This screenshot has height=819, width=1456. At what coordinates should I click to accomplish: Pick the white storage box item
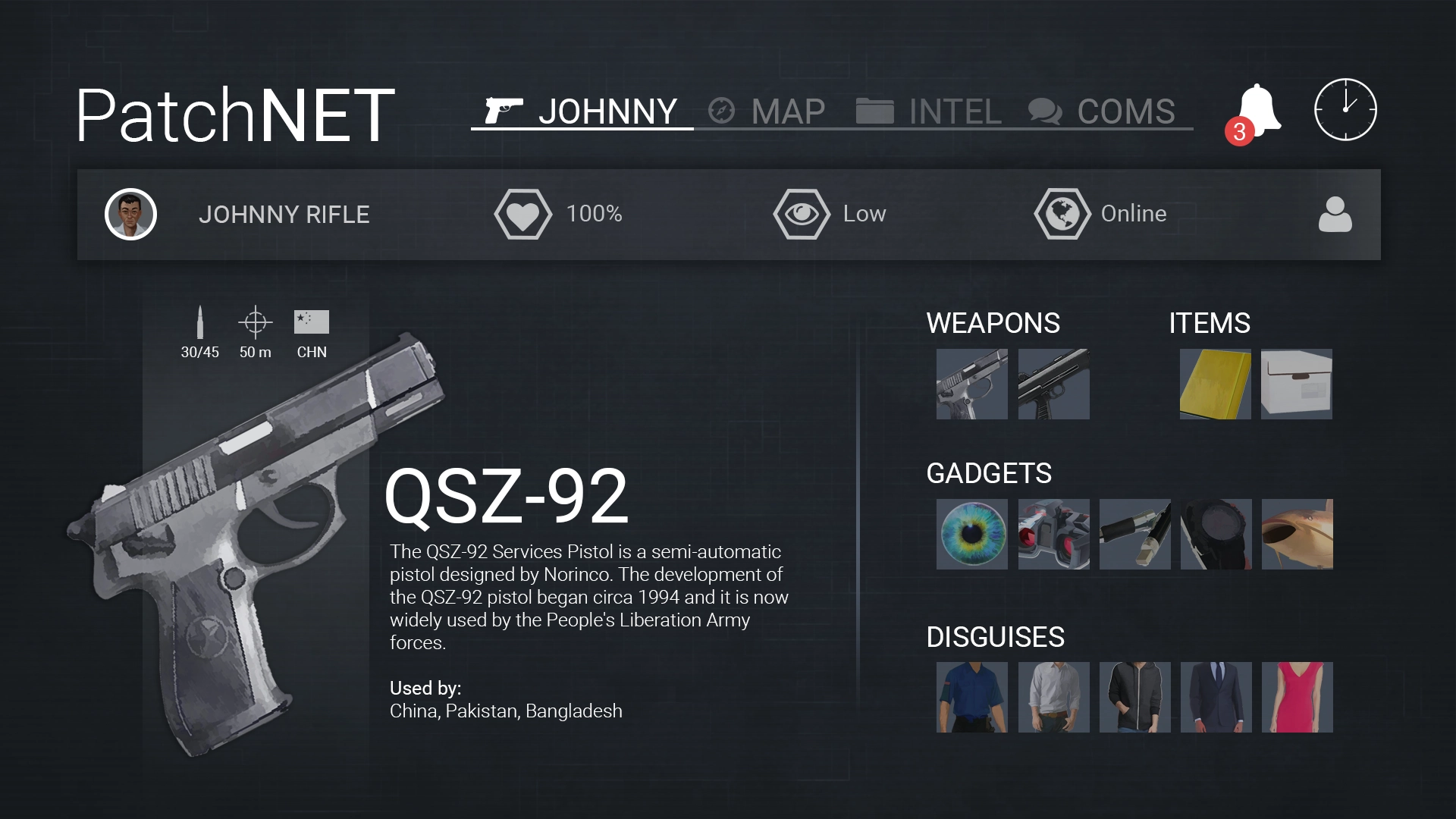1296,384
